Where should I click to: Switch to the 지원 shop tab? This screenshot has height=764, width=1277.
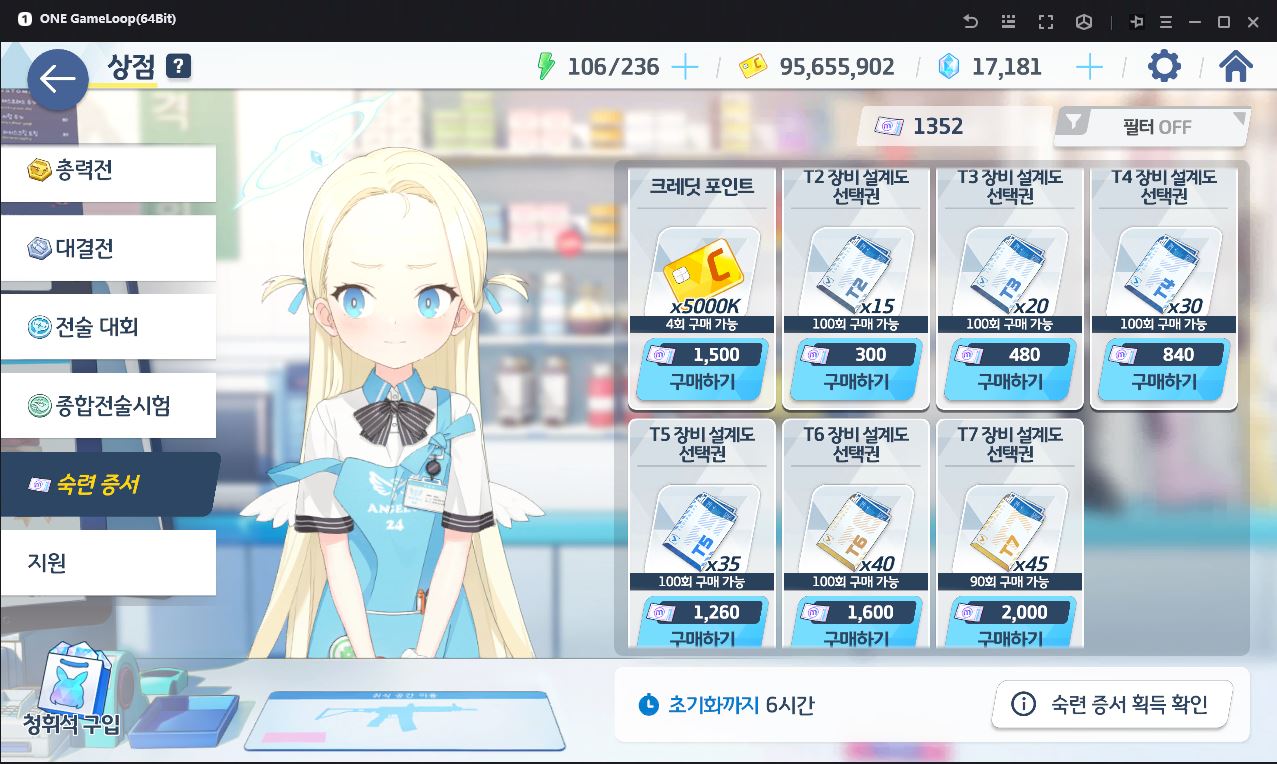coord(108,563)
